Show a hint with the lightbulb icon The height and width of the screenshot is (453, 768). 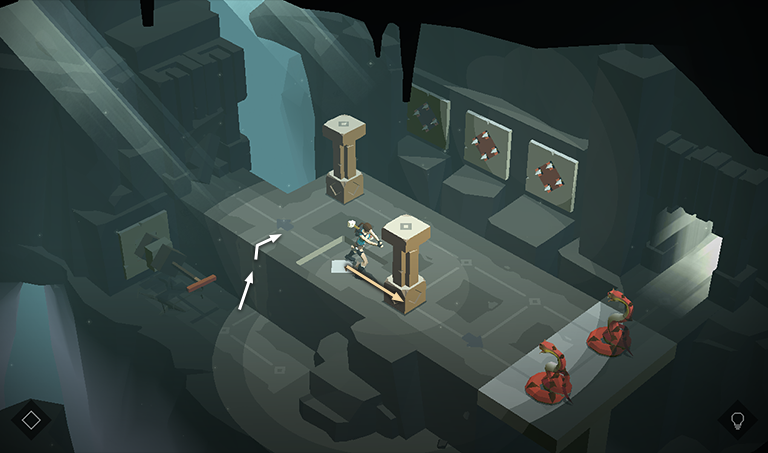click(x=738, y=419)
